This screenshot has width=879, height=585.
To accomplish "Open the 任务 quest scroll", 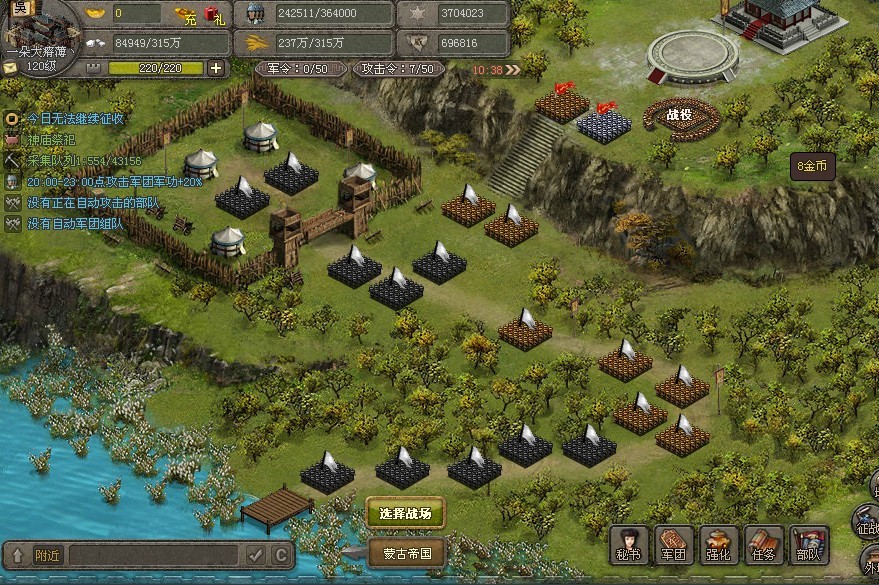I will tap(765, 545).
